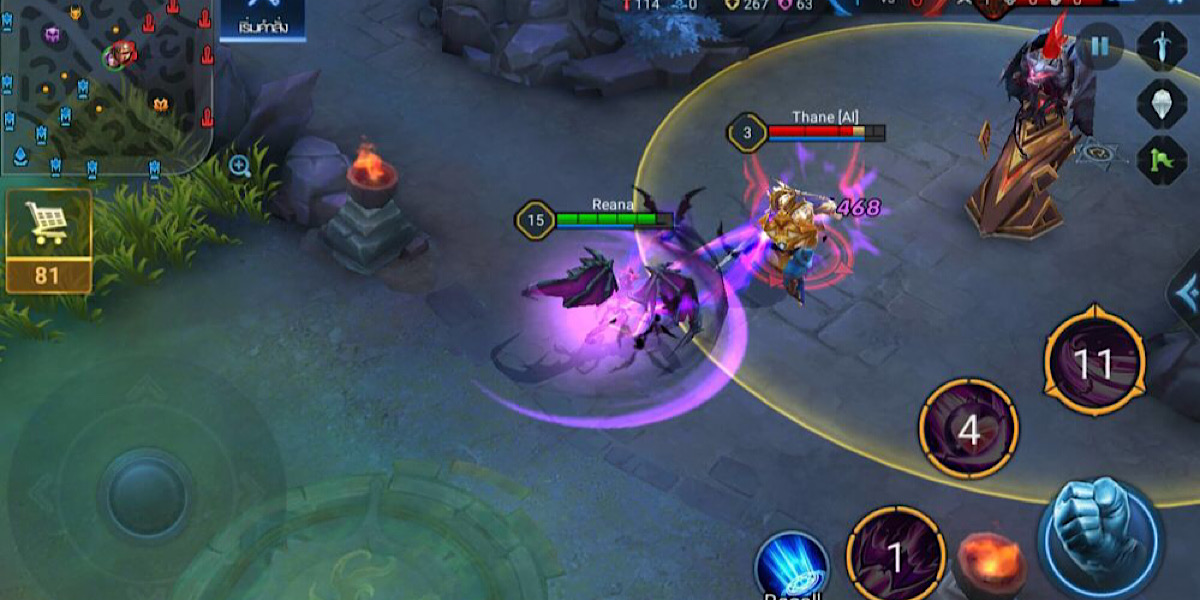Tap the green flag signal icon
The width and height of the screenshot is (1200, 600).
(x=1162, y=160)
